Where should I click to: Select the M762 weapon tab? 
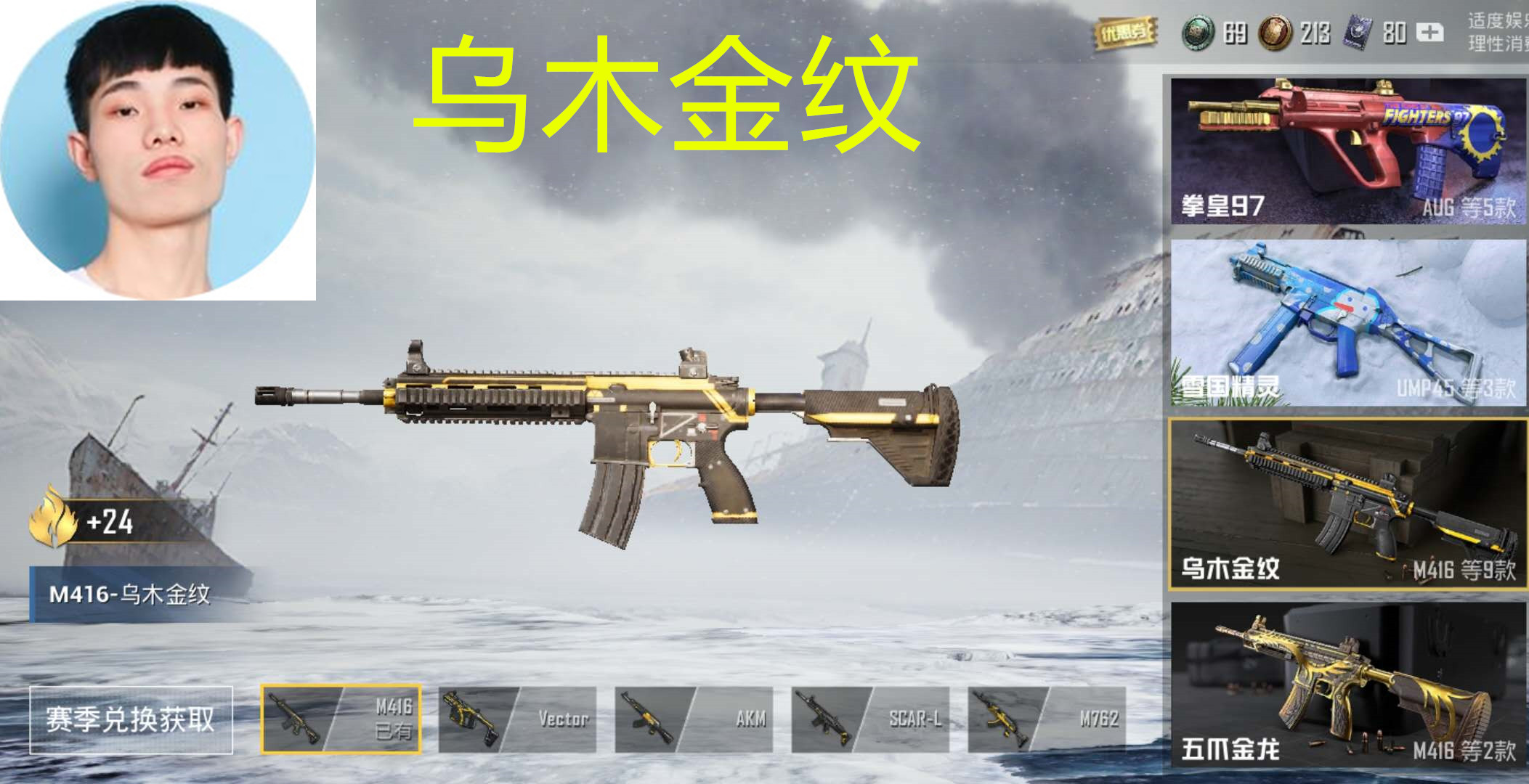pos(1046,714)
